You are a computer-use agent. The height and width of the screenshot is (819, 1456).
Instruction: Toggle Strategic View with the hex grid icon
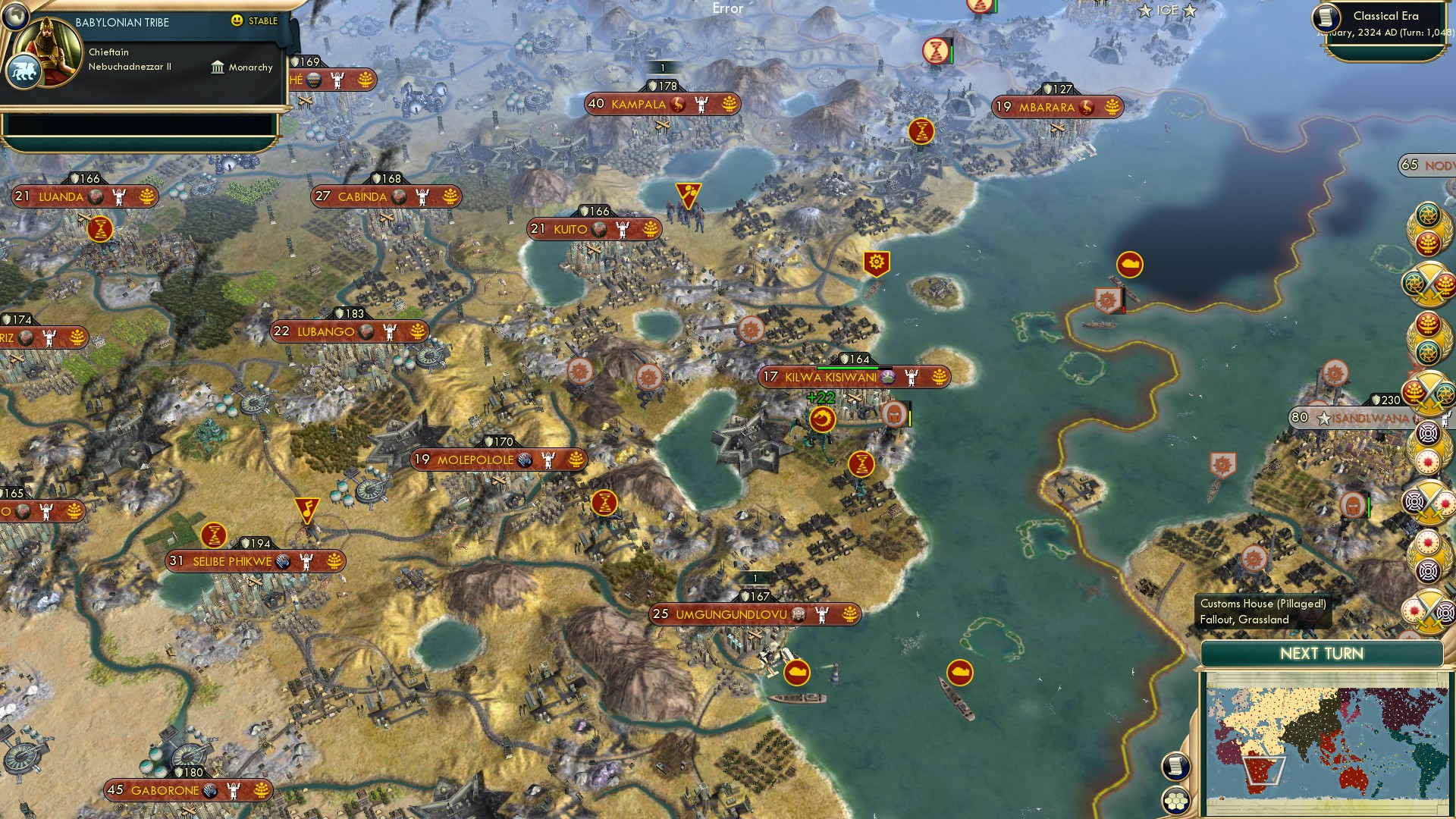1176,799
